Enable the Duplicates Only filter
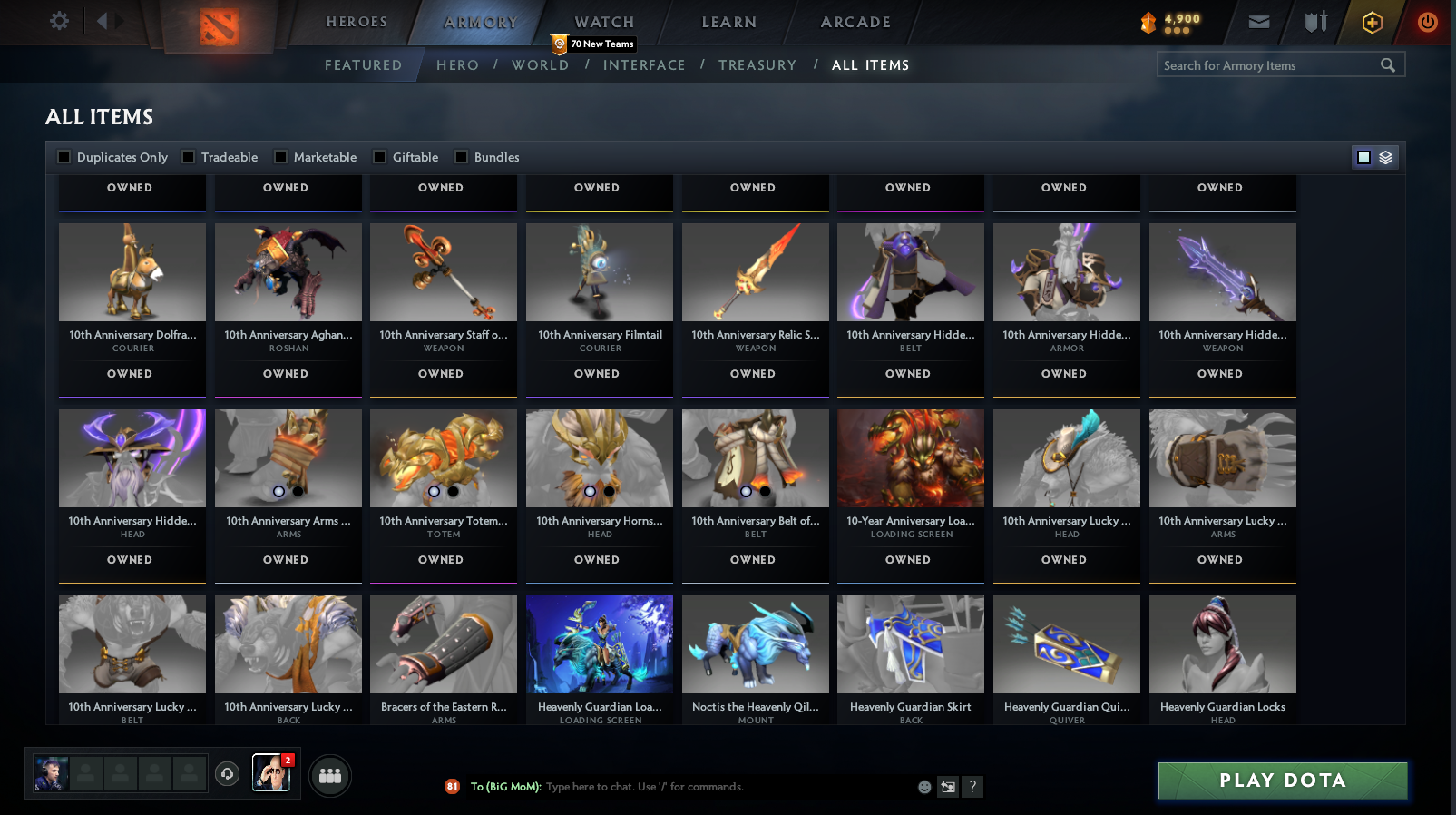Screen dimensions: 1456x815 click(x=64, y=156)
